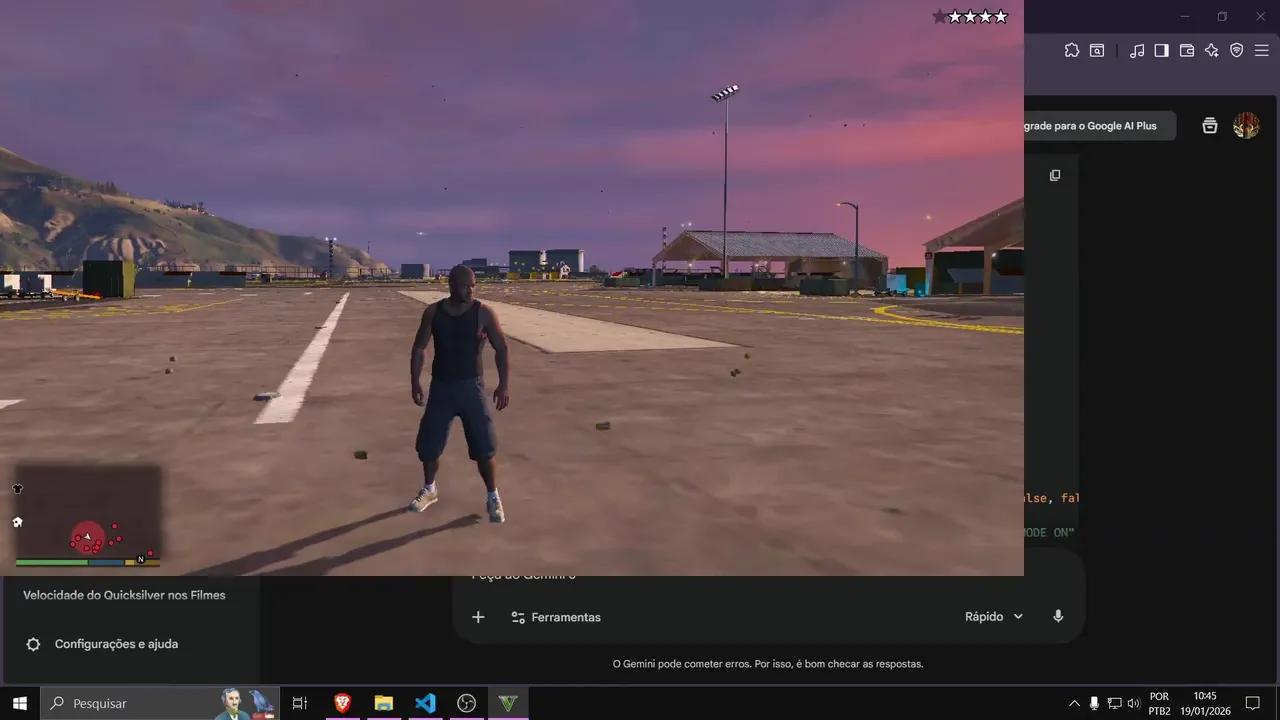Click the copy conversation icon in Gemini

[1055, 175]
